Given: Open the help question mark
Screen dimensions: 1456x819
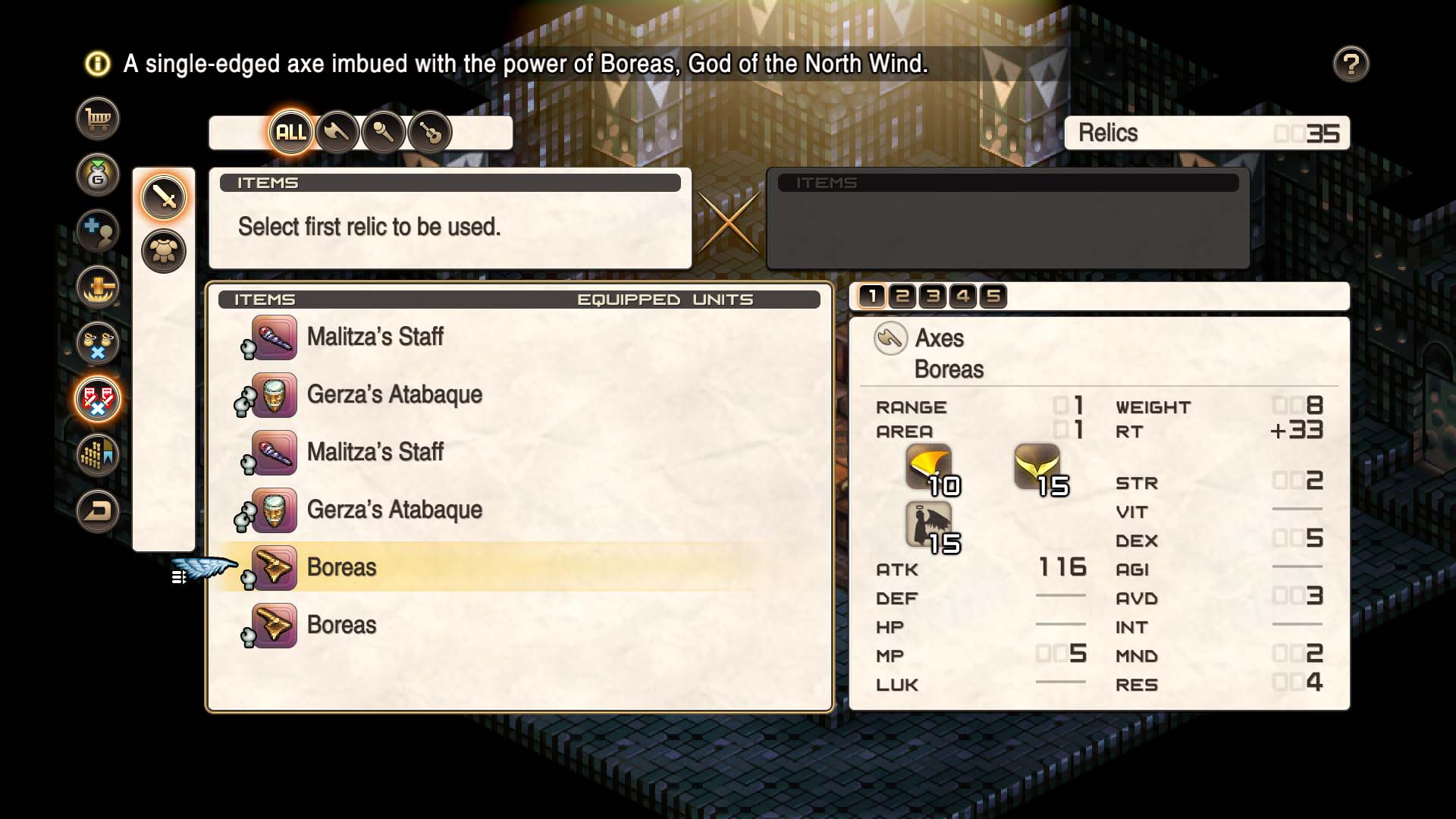Looking at the screenshot, I should 1352,64.
